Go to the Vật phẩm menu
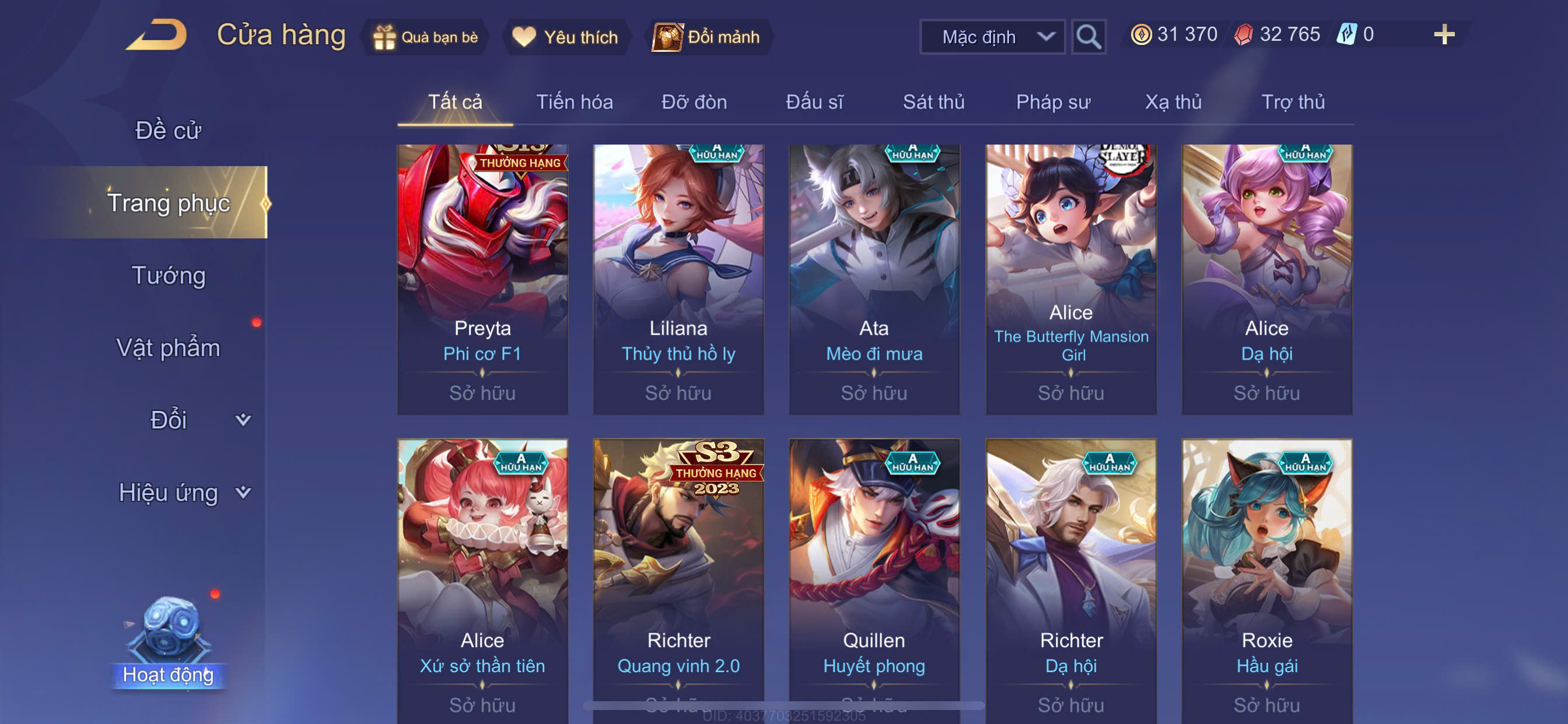Image resolution: width=1568 pixels, height=724 pixels. [x=168, y=348]
